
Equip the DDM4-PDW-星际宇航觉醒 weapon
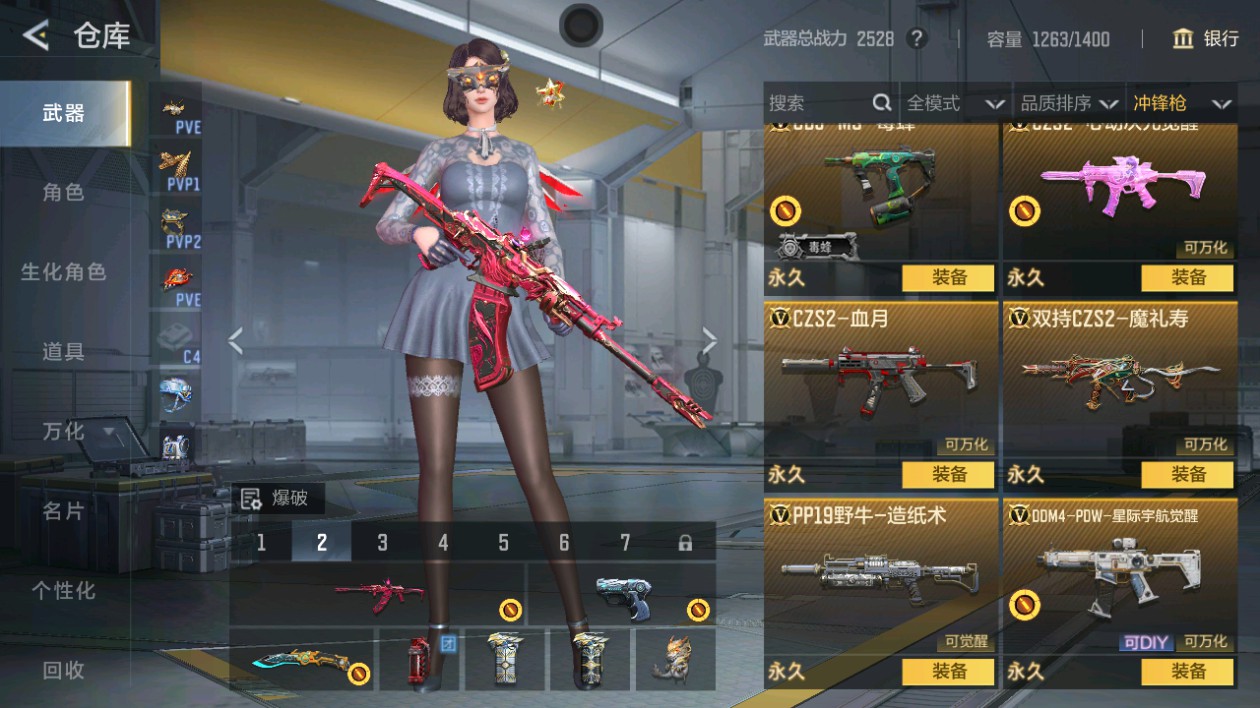tap(1187, 672)
